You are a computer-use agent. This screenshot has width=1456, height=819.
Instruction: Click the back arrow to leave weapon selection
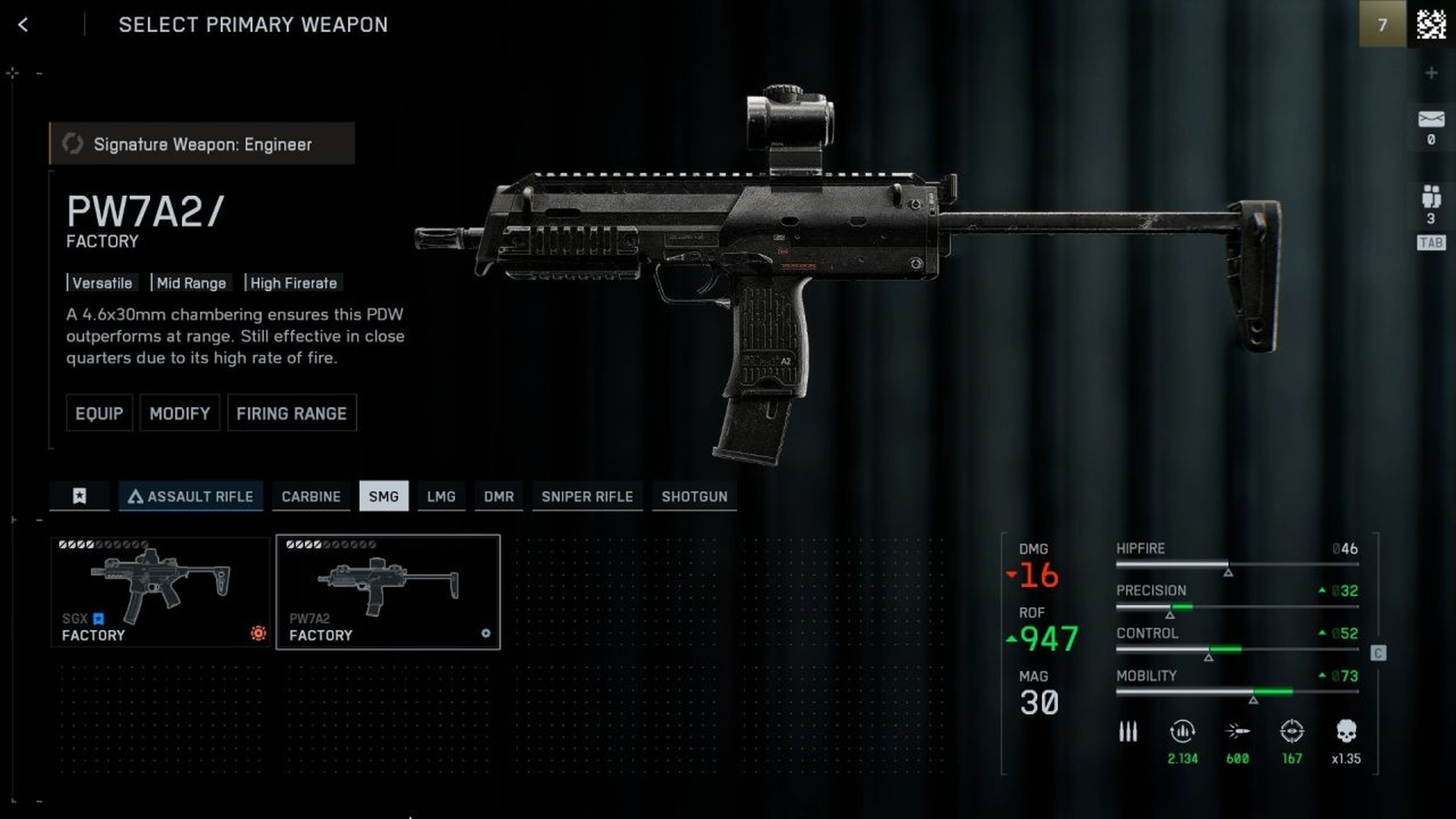point(23,25)
